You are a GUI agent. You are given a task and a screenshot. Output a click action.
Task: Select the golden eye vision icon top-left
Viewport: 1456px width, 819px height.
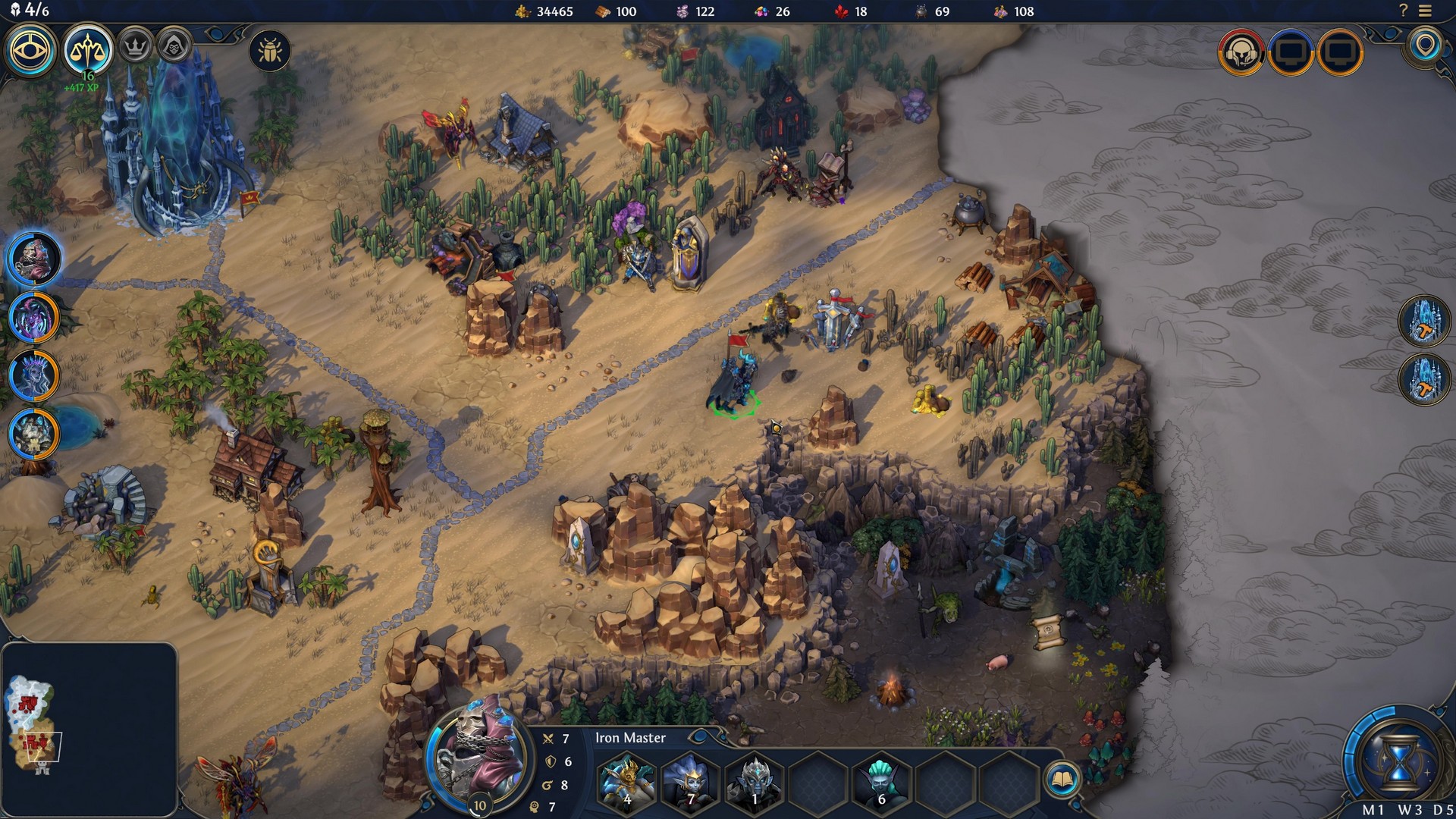[x=30, y=49]
